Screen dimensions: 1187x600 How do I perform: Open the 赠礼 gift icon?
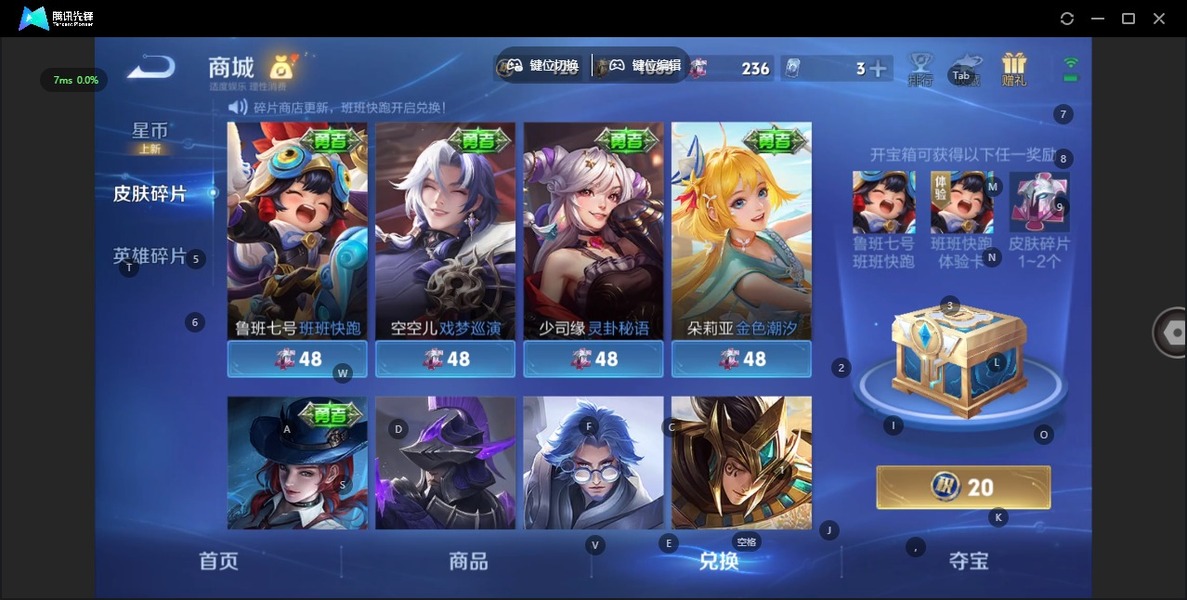coord(1014,69)
